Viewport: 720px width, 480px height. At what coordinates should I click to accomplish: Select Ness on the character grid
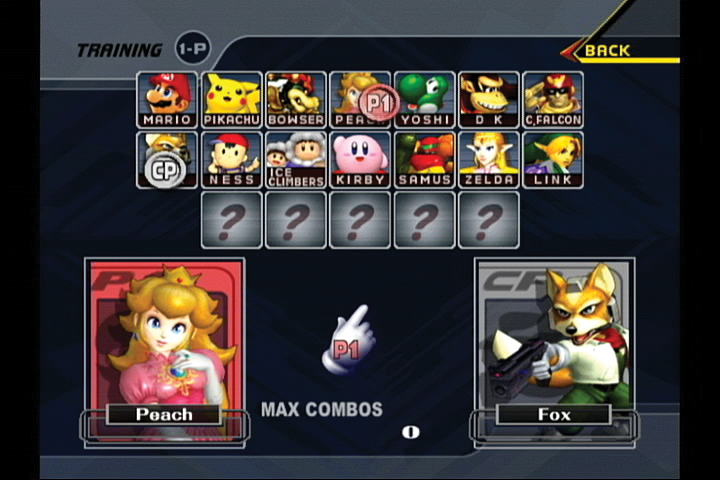(231, 160)
